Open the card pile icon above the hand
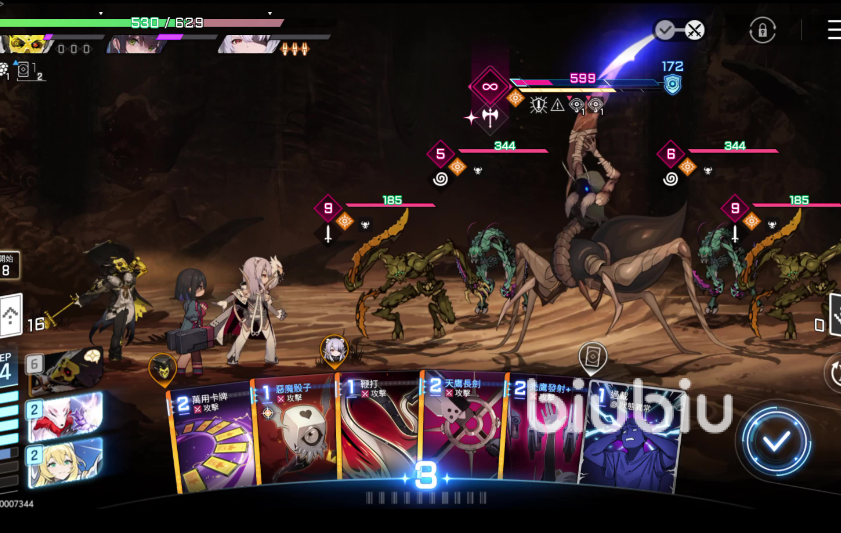Screen dimensions: 841x533 tap(592, 355)
